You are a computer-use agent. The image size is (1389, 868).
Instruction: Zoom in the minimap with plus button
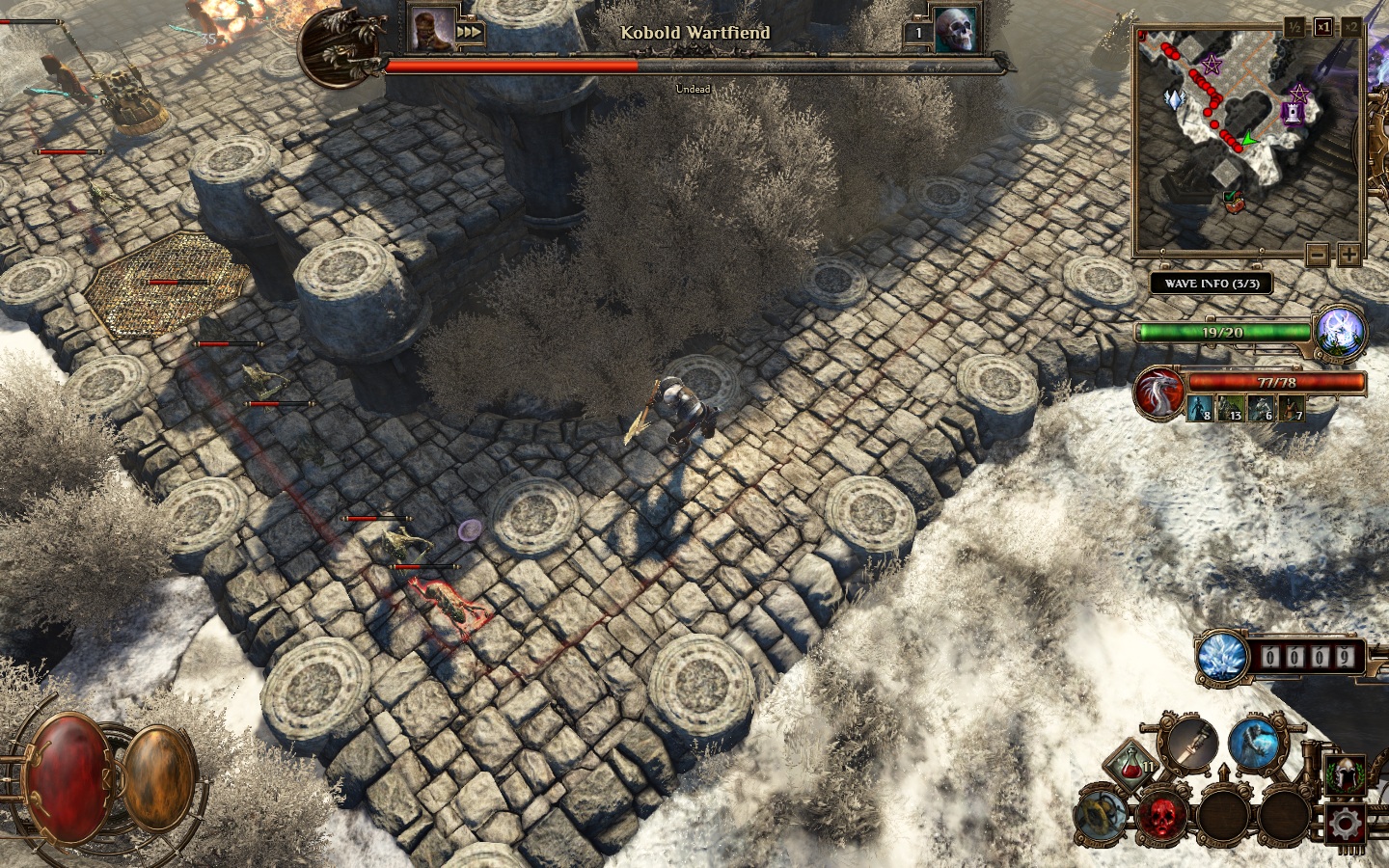pyautogui.click(x=1348, y=255)
